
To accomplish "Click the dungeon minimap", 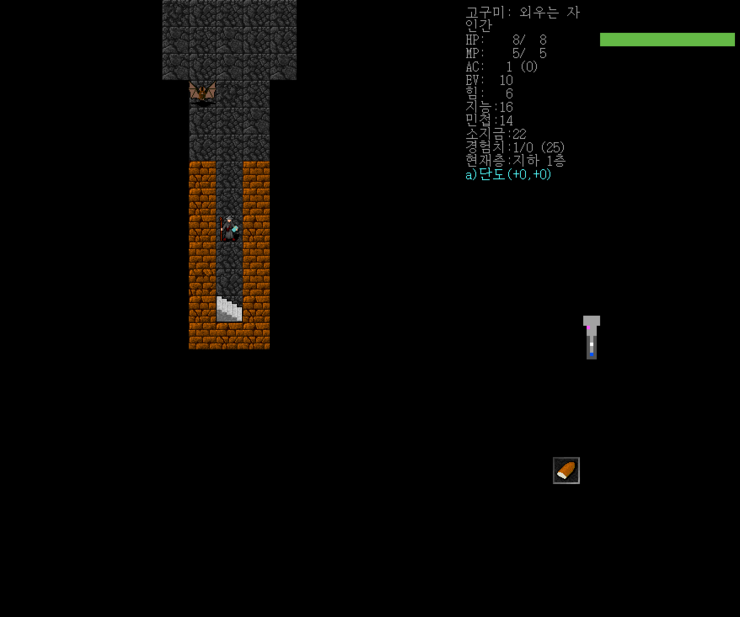I will point(591,338).
